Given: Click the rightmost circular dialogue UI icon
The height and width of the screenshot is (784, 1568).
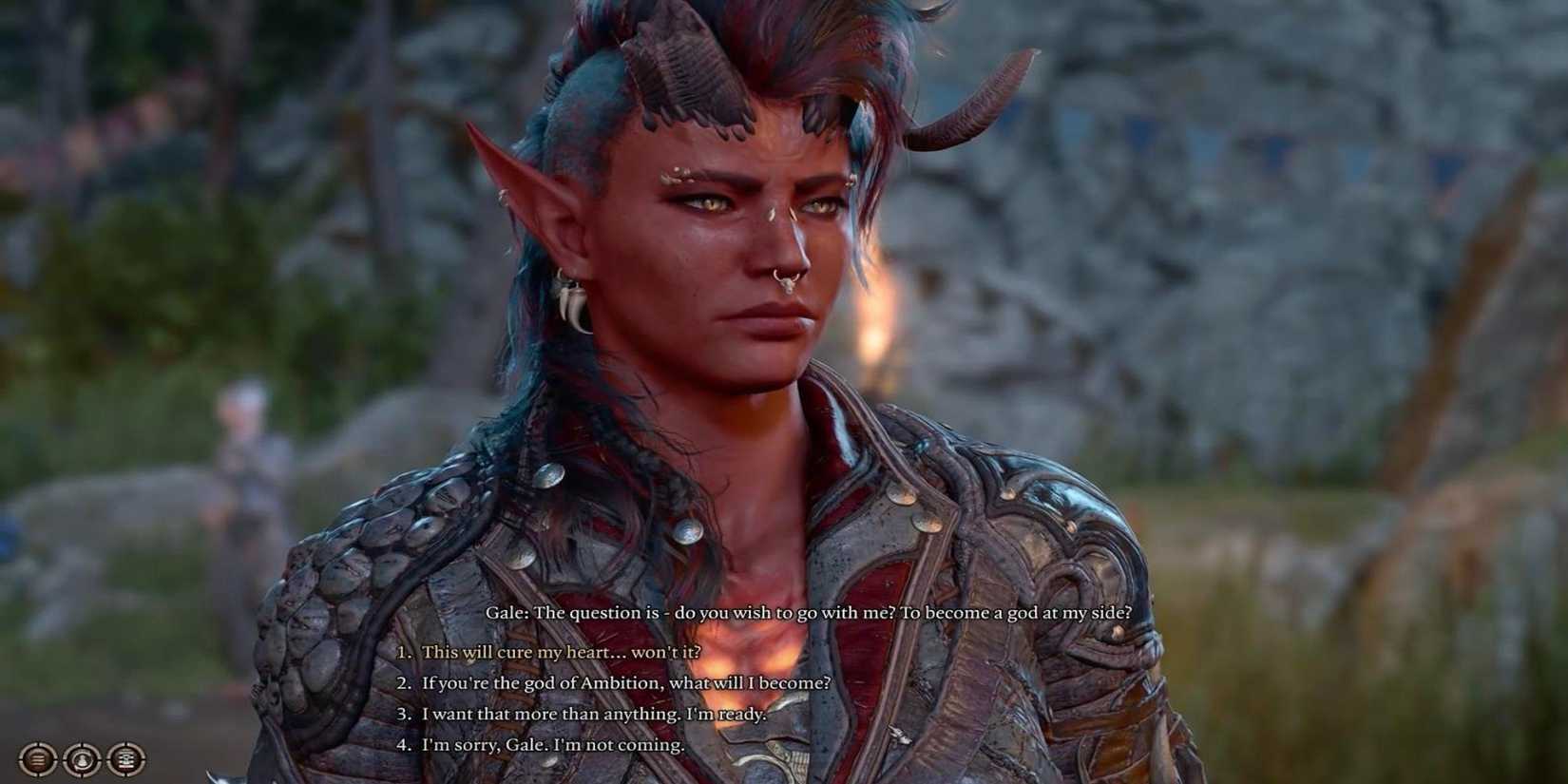Looking at the screenshot, I should (x=125, y=759).
